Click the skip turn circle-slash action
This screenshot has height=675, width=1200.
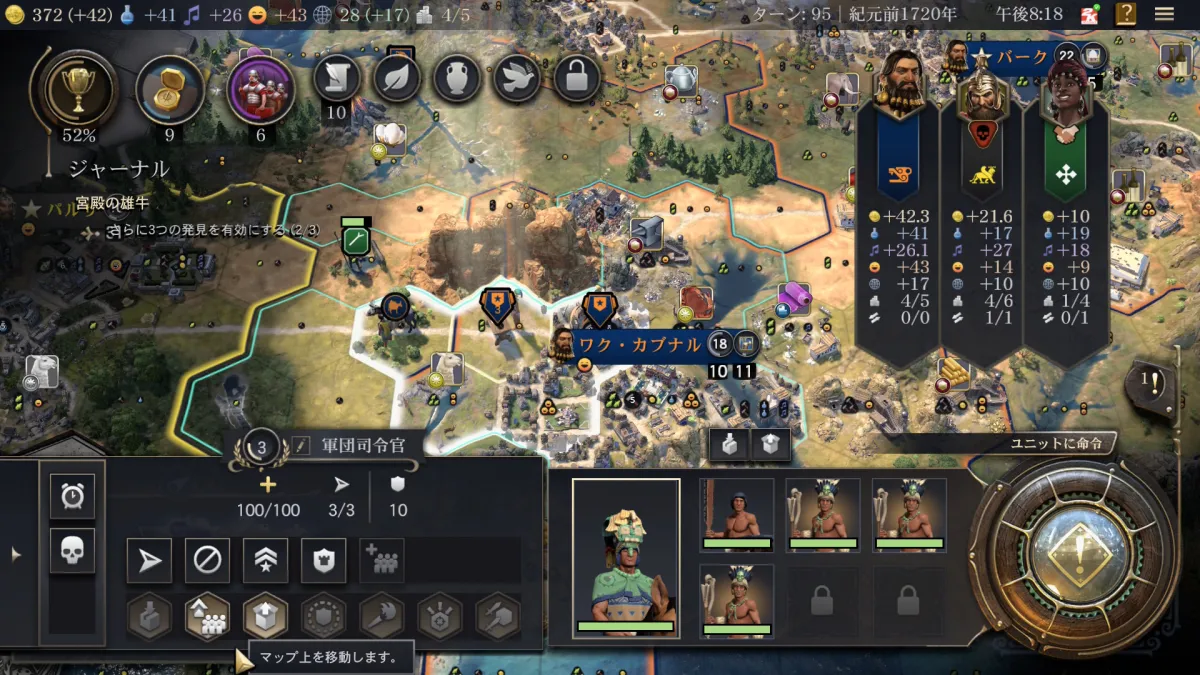click(x=207, y=561)
